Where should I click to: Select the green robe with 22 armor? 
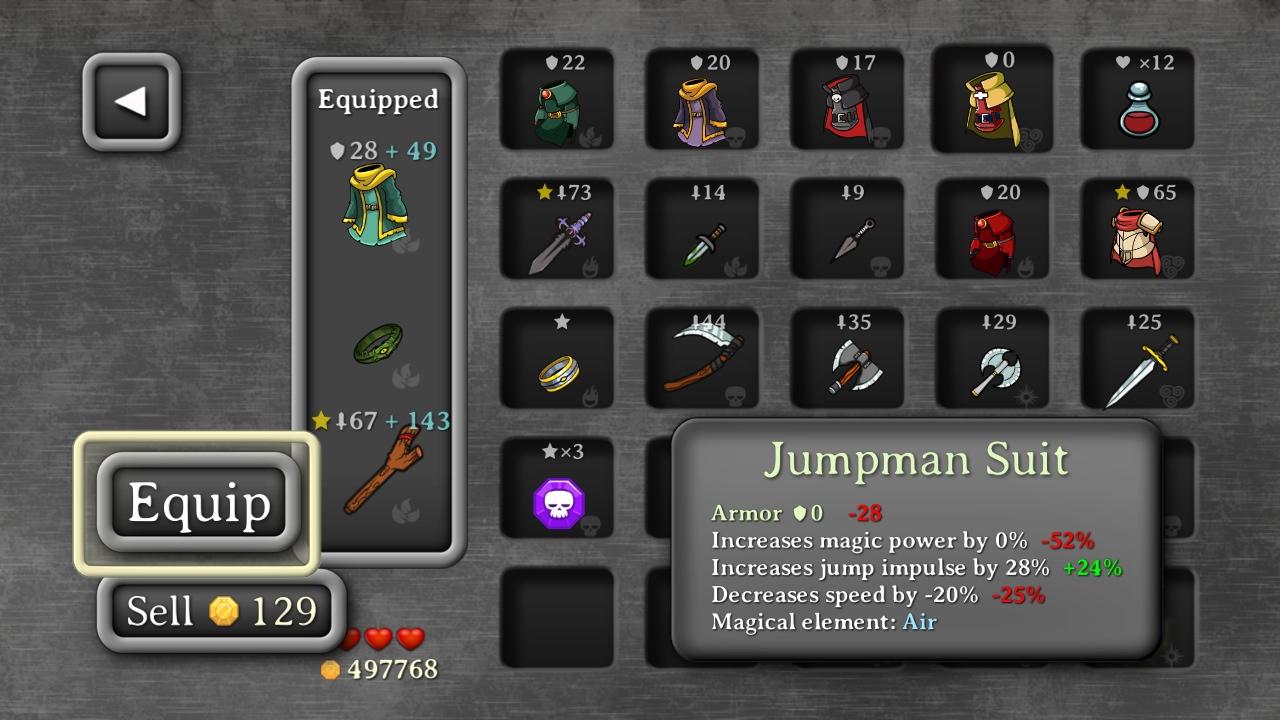pos(556,100)
